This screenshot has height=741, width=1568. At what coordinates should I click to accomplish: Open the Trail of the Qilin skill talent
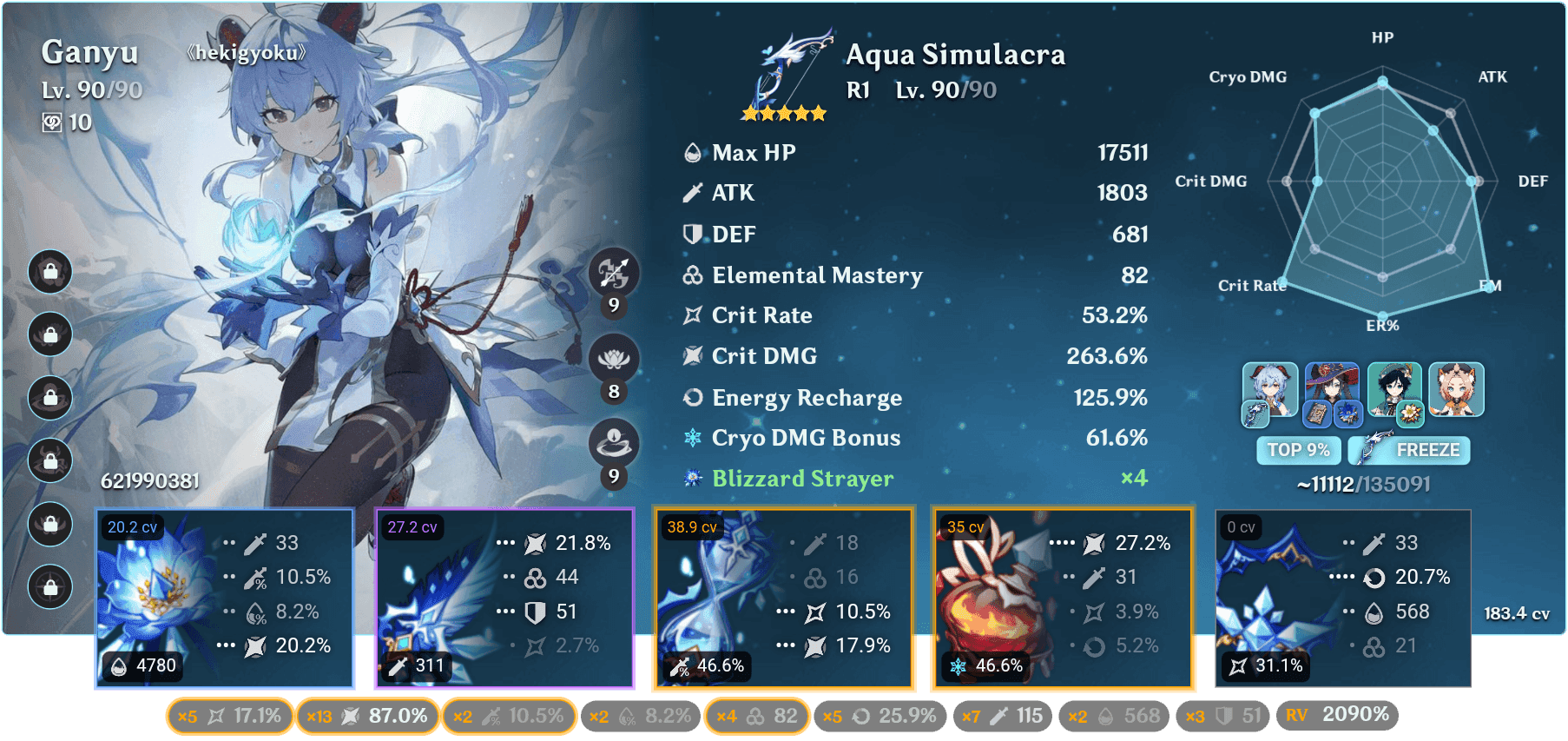point(614,359)
